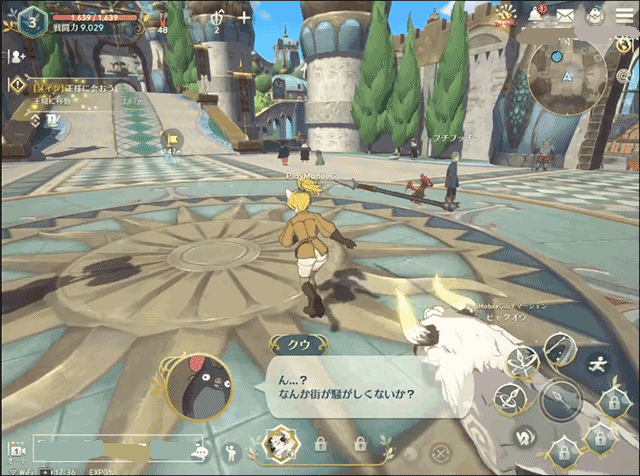
Task: Expand the quest list arrows icon
Action: pos(35,119)
